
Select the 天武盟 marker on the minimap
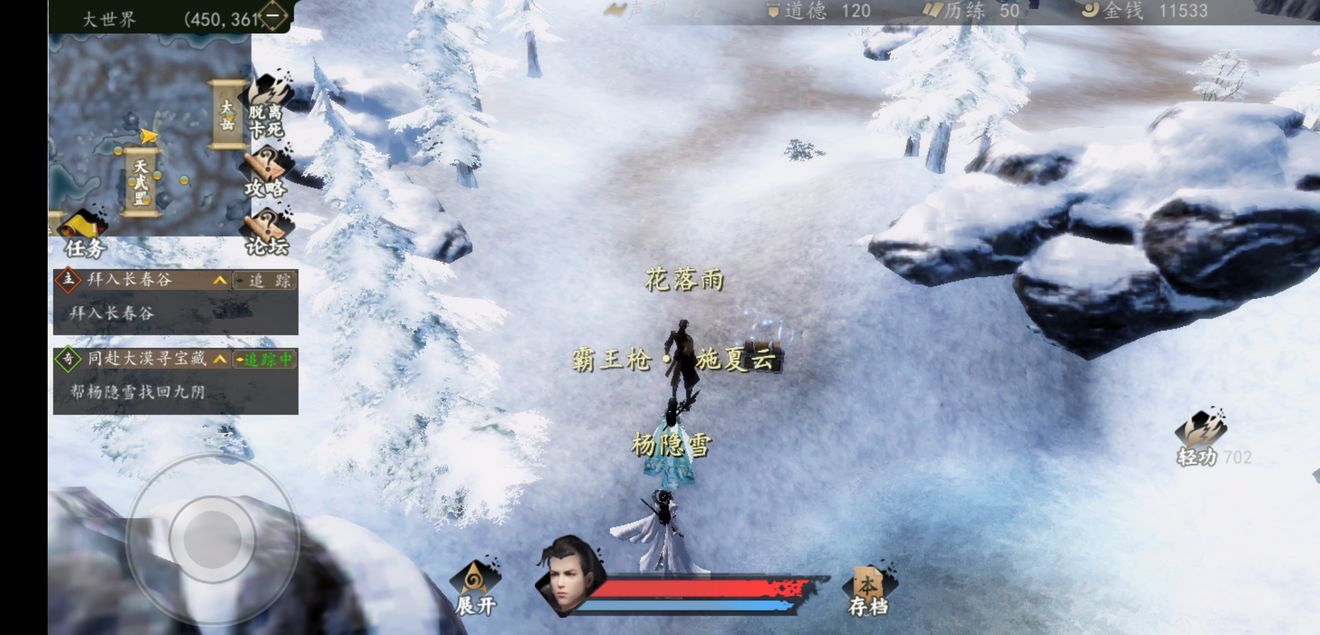(x=141, y=181)
